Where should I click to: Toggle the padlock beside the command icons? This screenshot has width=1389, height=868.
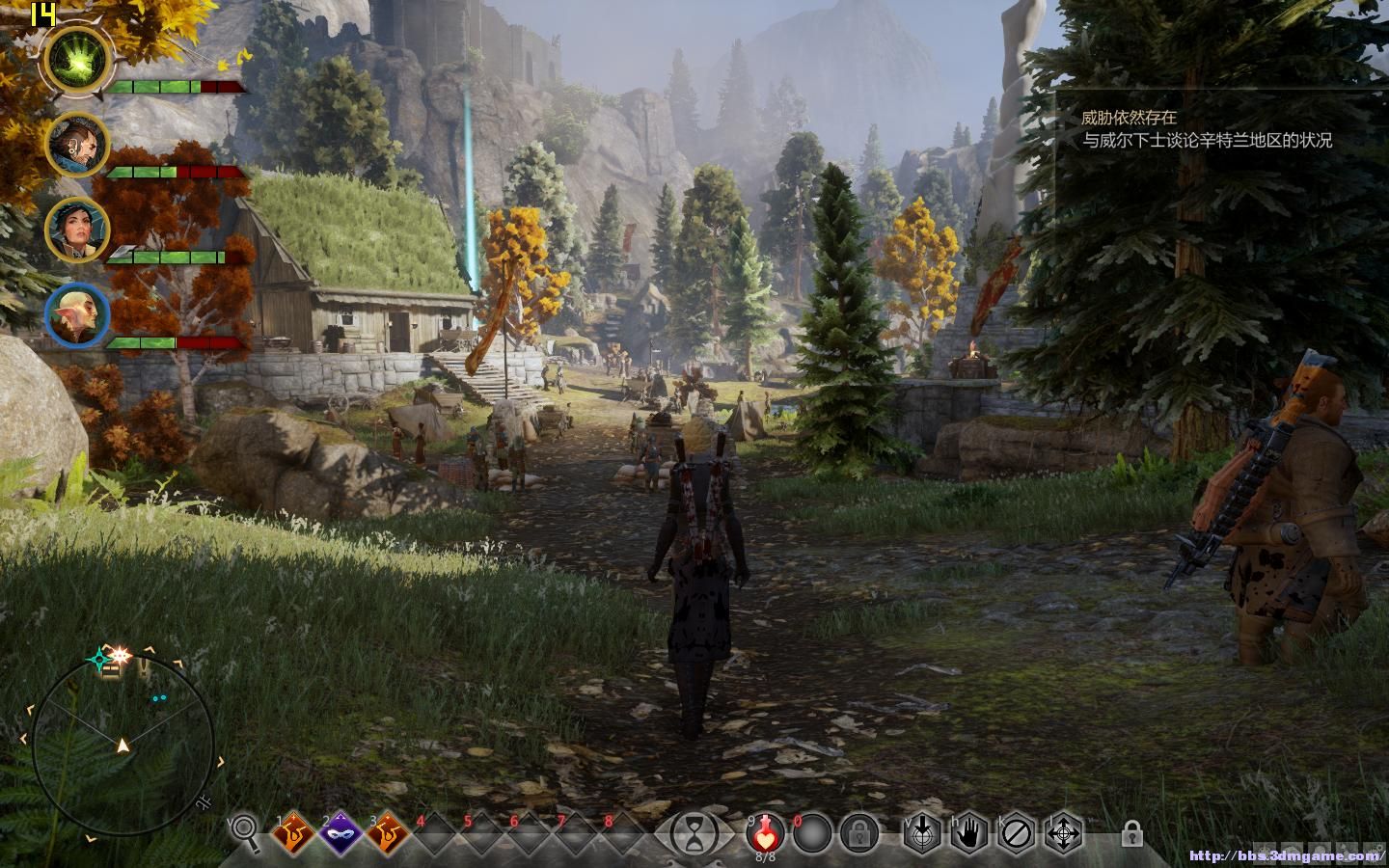(x=1131, y=832)
